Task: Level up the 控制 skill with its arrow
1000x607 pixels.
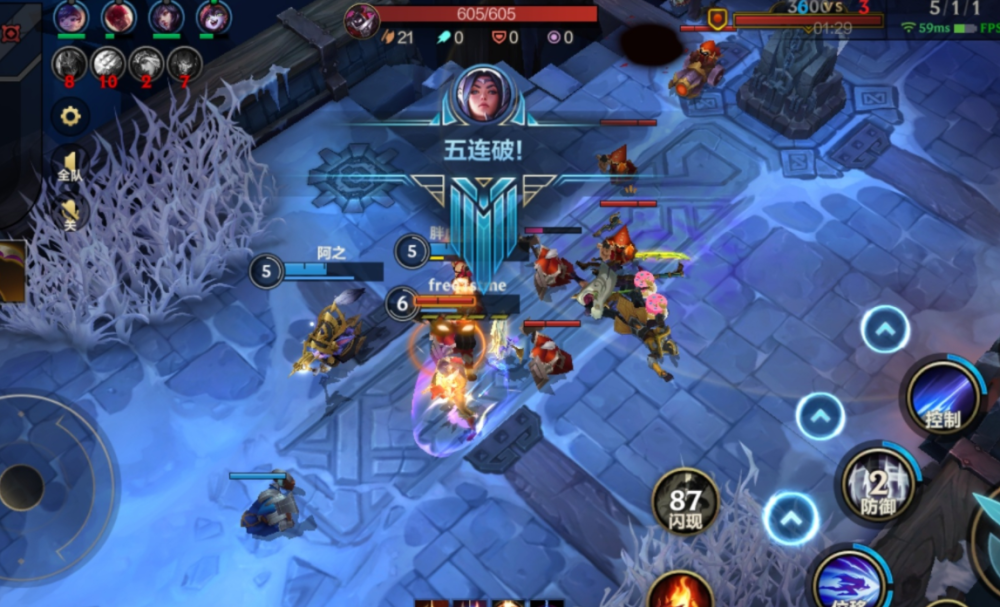Action: point(885,329)
